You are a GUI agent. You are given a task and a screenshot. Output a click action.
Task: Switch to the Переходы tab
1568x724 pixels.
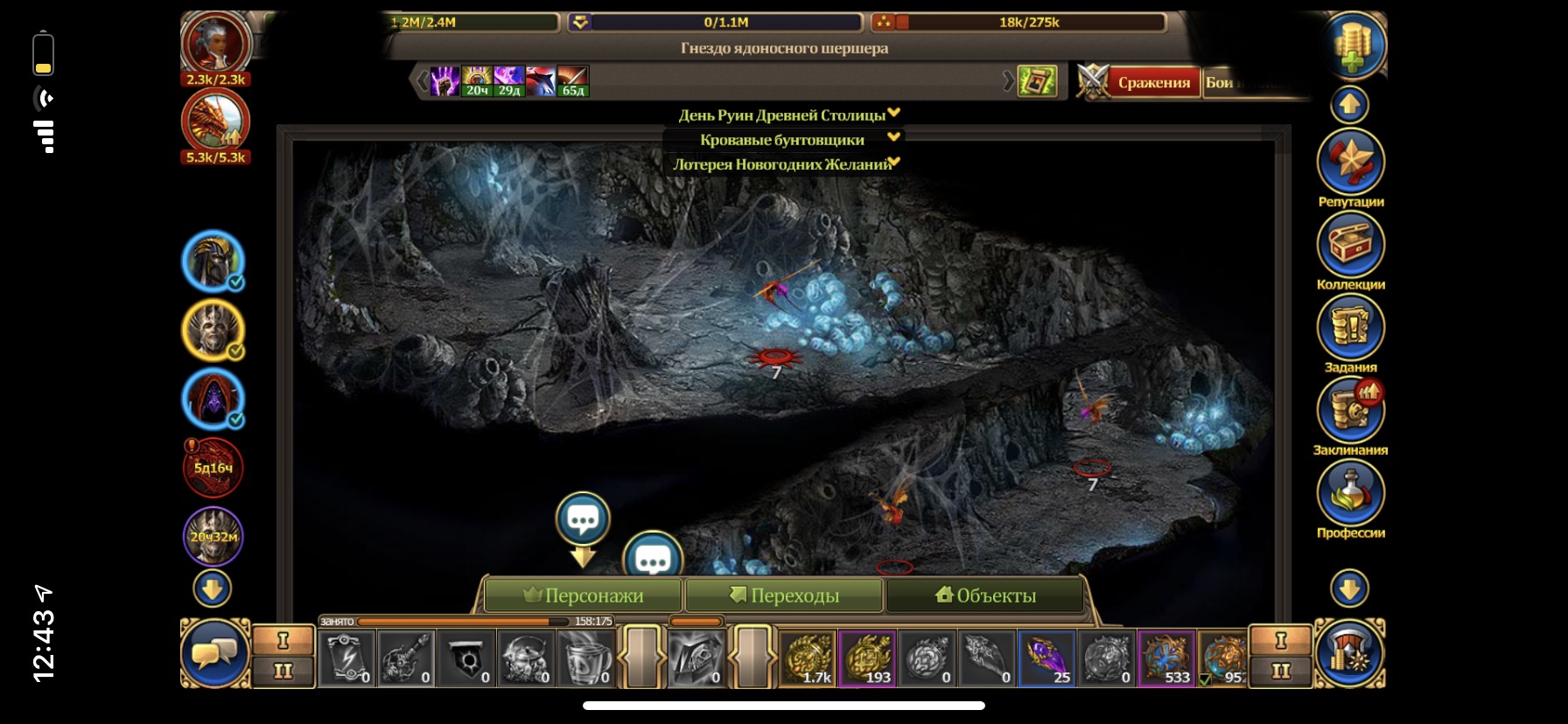click(x=785, y=595)
